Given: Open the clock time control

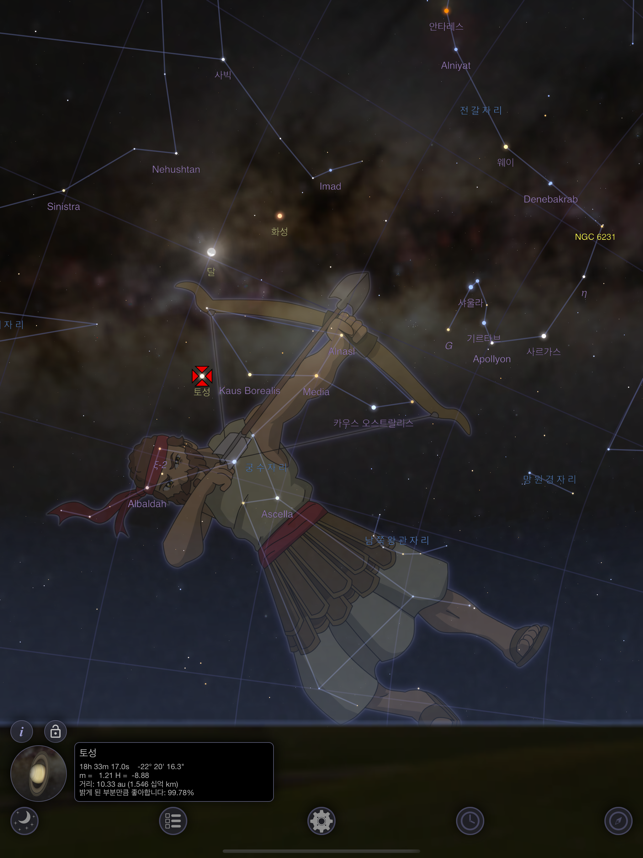Looking at the screenshot, I should click(470, 821).
